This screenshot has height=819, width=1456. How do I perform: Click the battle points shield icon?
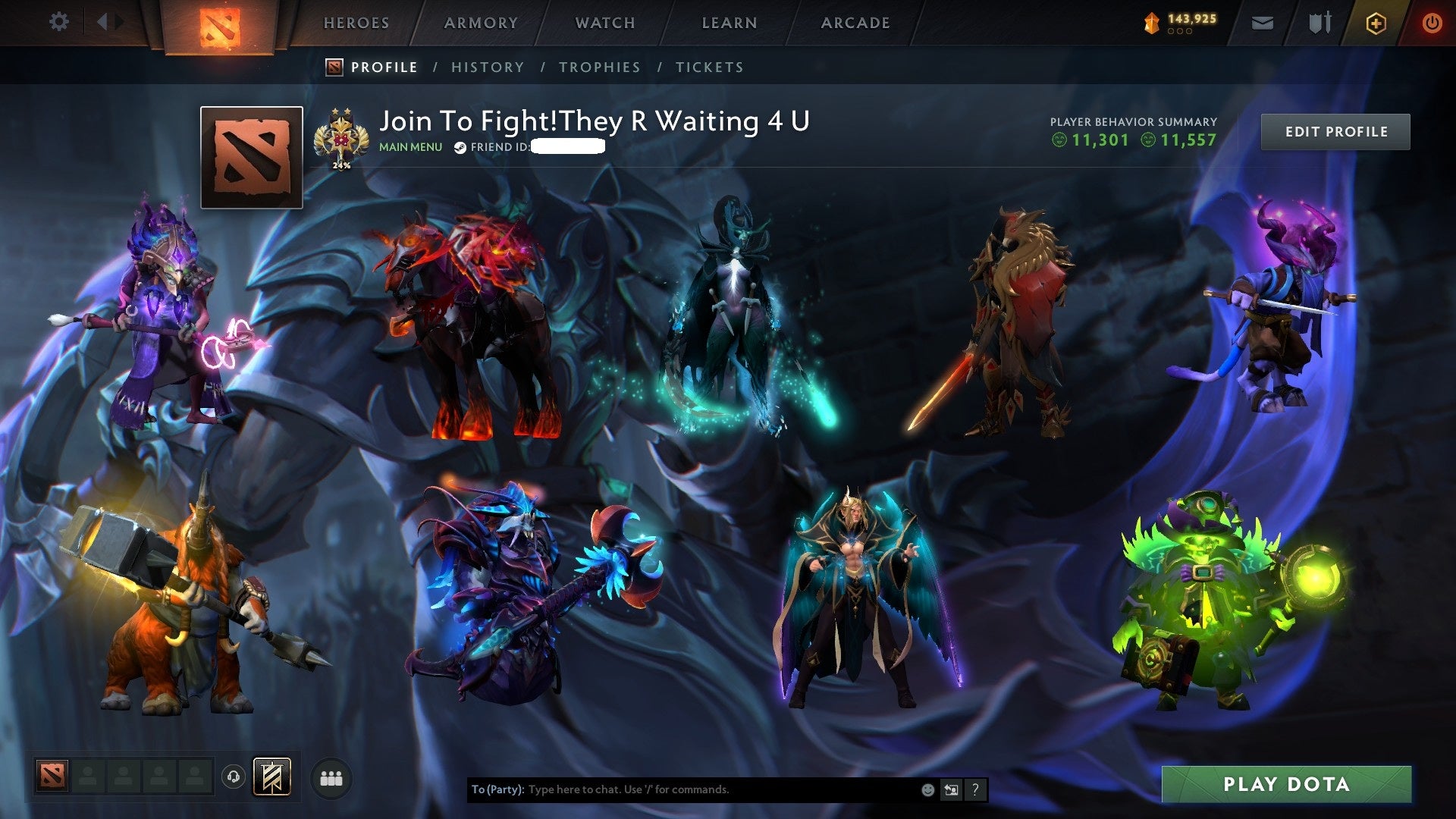pos(1150,23)
